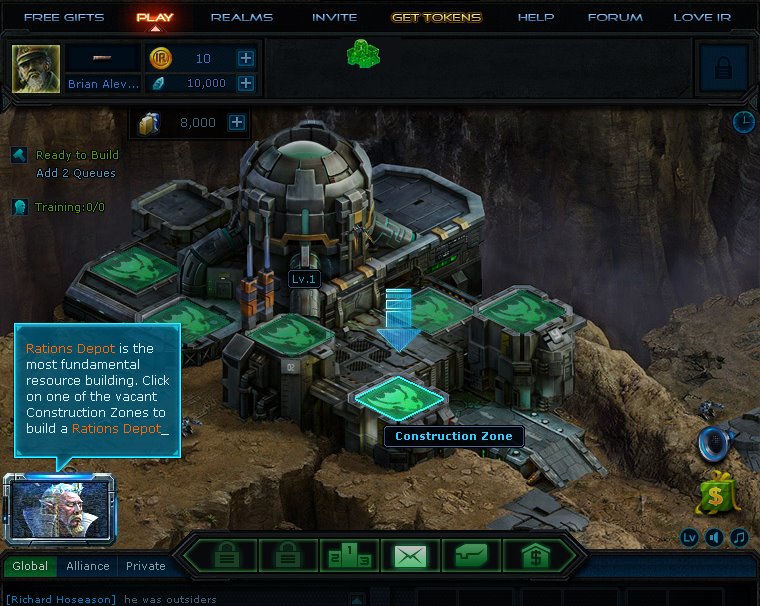Open the Help menu
Viewport: 760px width, 606px height.
(536, 17)
